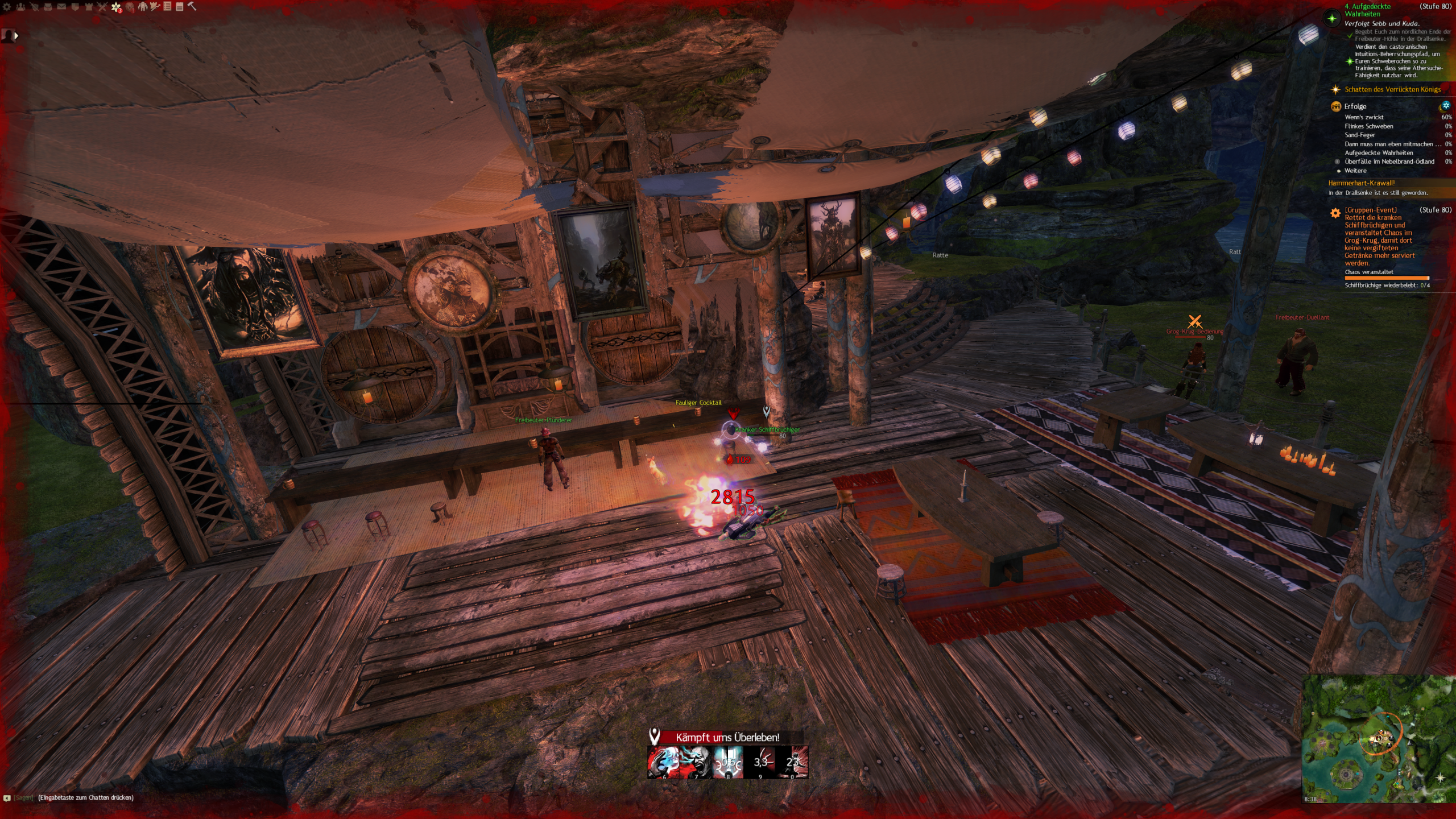Open Schatten des Verrückten Königs entry
This screenshot has width=1456, height=819.
point(1392,89)
